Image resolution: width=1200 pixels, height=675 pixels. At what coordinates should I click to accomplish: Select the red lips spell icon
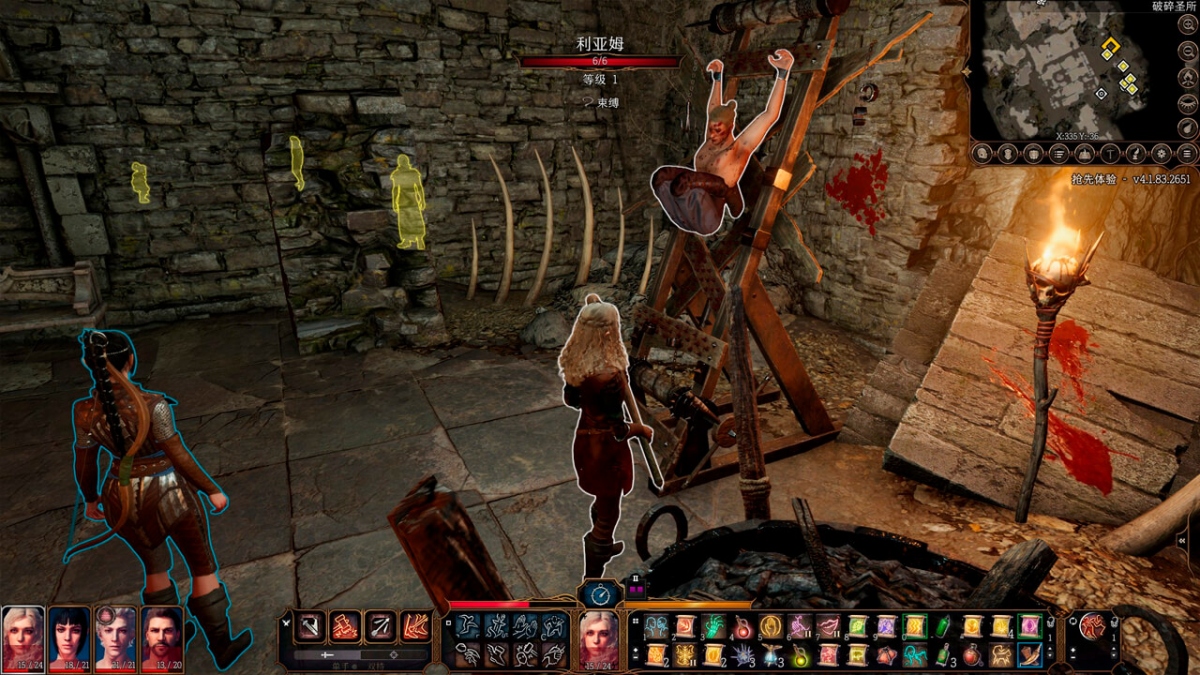click(827, 627)
